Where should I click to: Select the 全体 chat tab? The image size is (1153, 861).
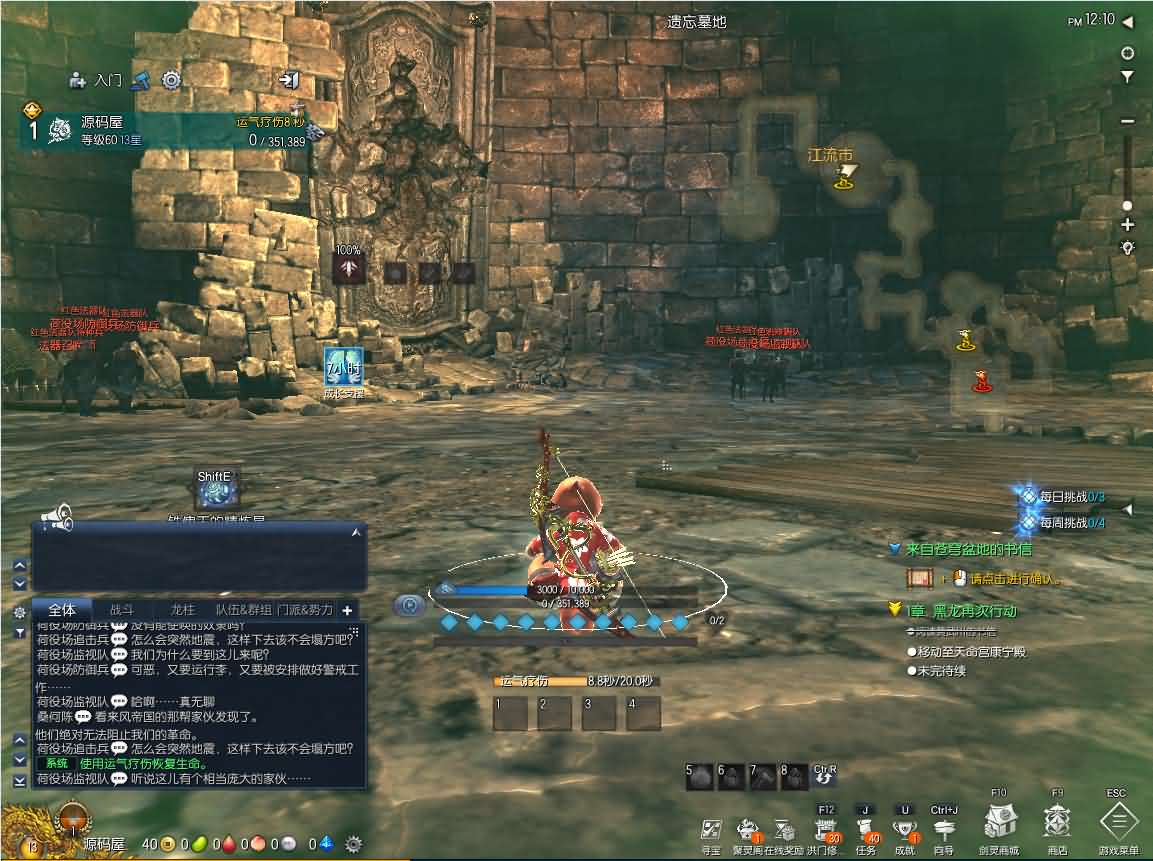[62, 609]
